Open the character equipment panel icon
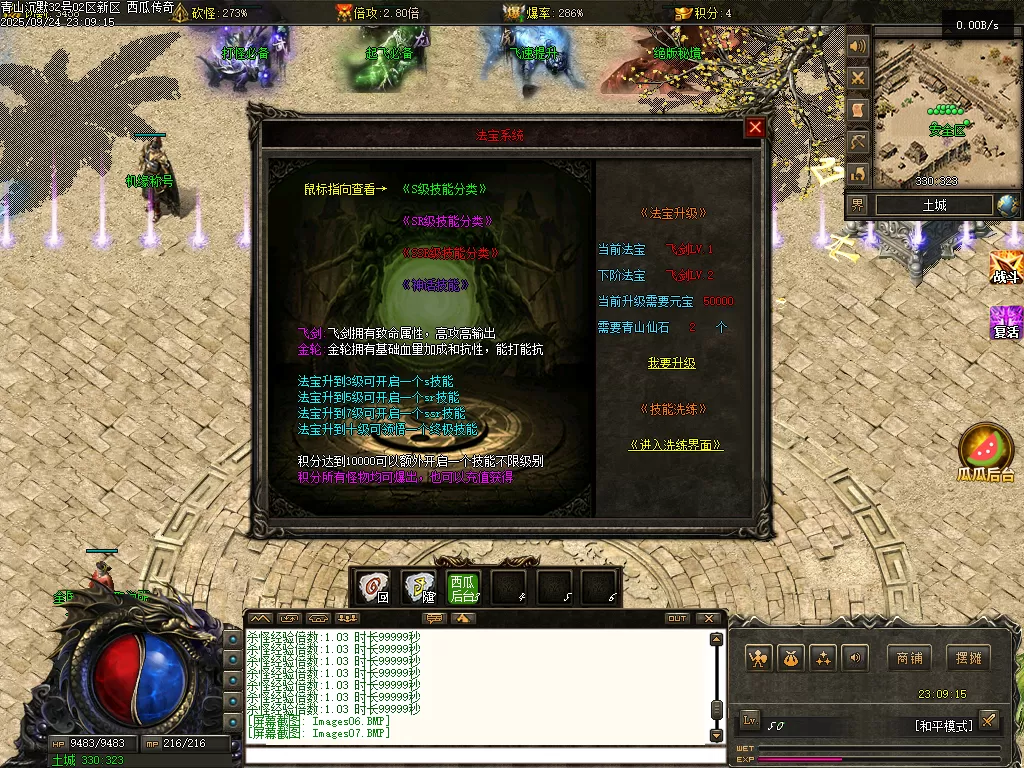This screenshot has width=1024, height=768. tap(760, 658)
